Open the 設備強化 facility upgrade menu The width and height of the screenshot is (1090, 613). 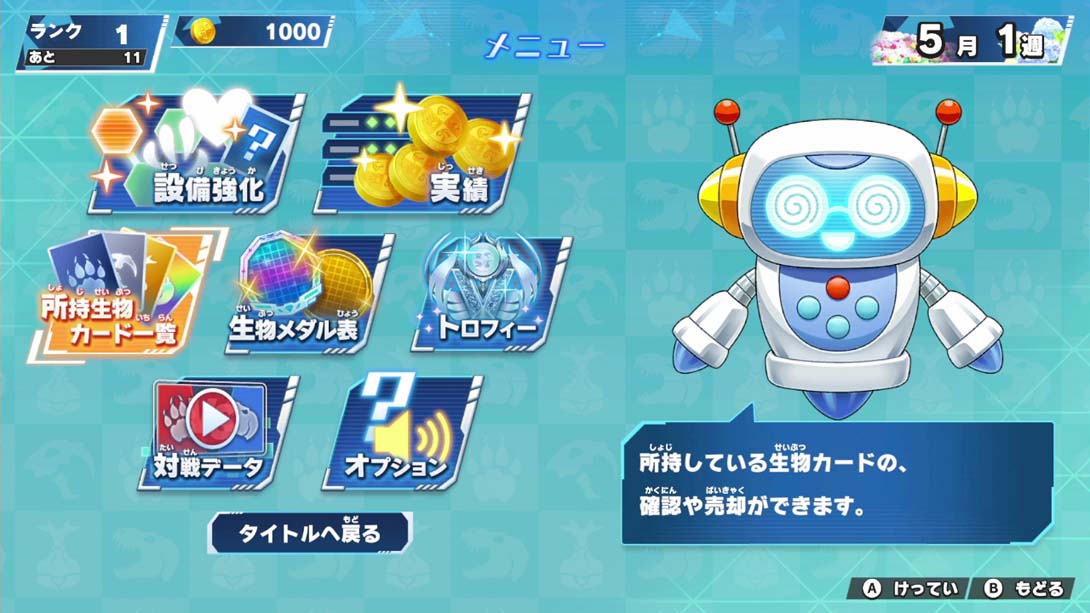pyautogui.click(x=200, y=153)
